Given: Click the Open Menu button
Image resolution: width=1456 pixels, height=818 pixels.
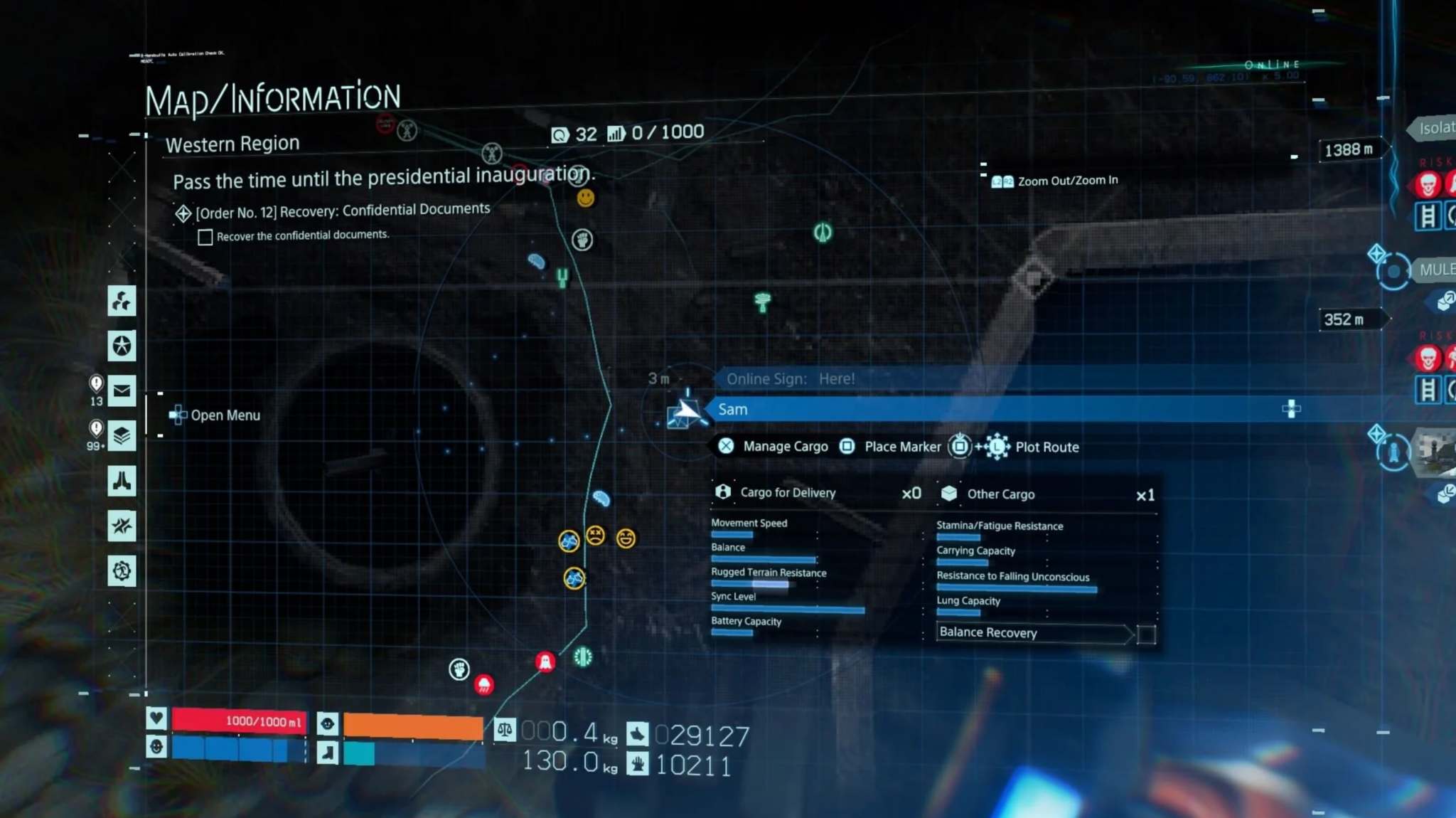Looking at the screenshot, I should pyautogui.click(x=215, y=415).
